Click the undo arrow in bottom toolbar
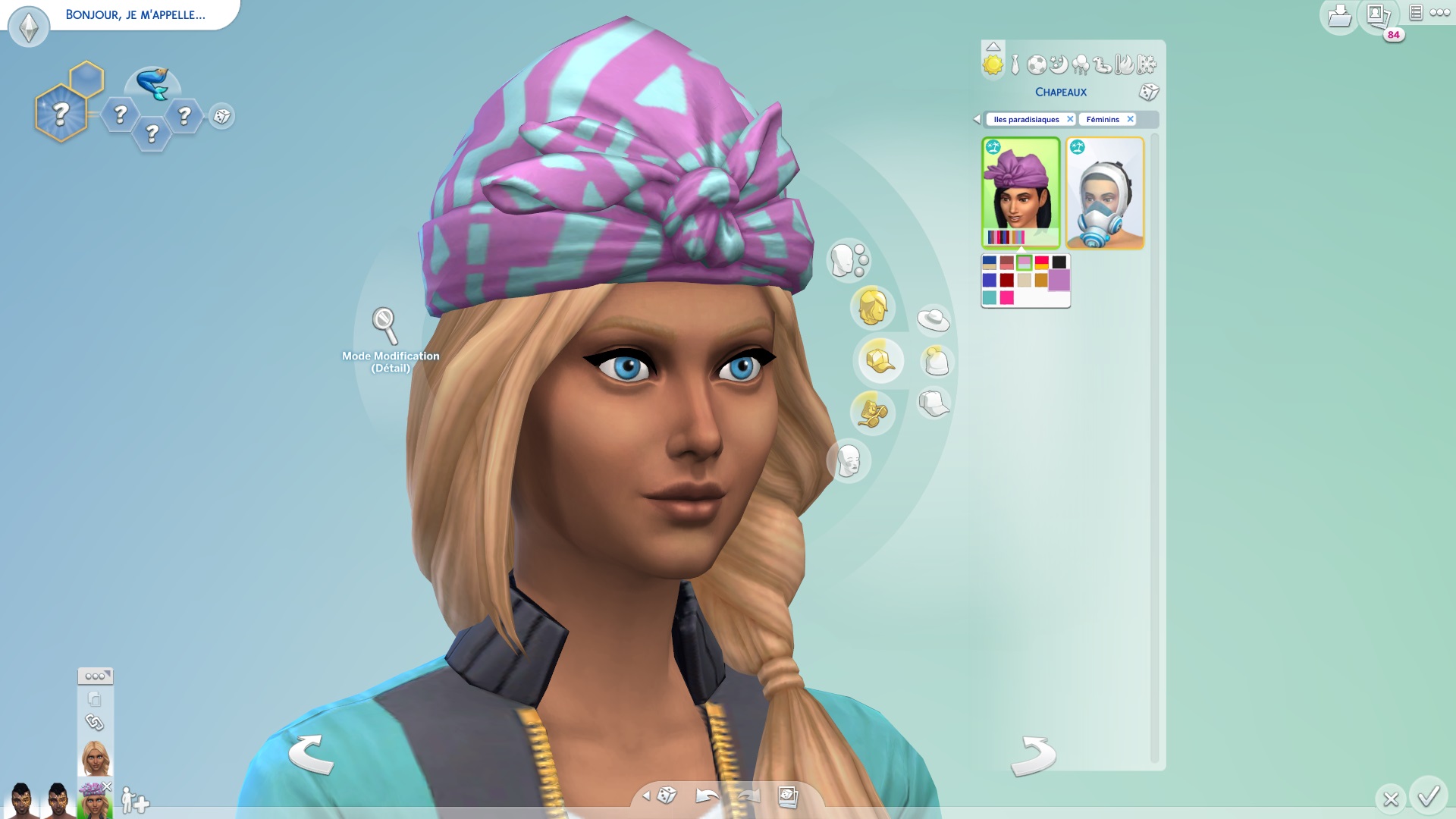The image size is (1456, 819). 707,795
